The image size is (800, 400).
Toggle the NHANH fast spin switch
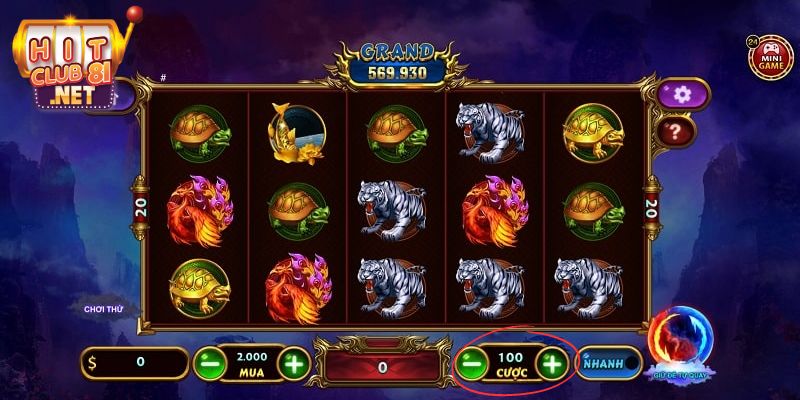click(x=609, y=362)
